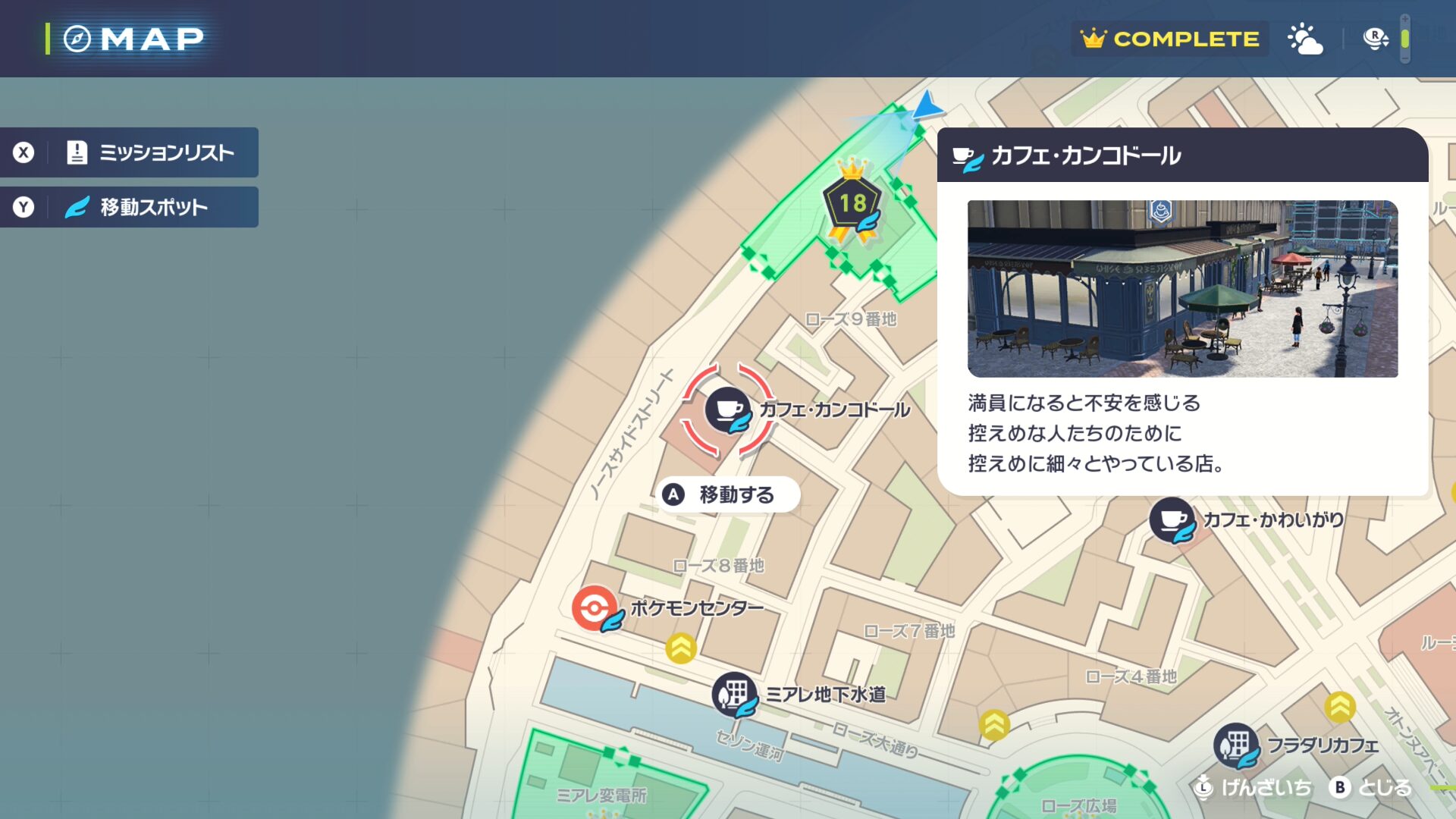The height and width of the screenshot is (819, 1456).
Task: Select the crowned number 18 zone badge
Action: click(852, 203)
